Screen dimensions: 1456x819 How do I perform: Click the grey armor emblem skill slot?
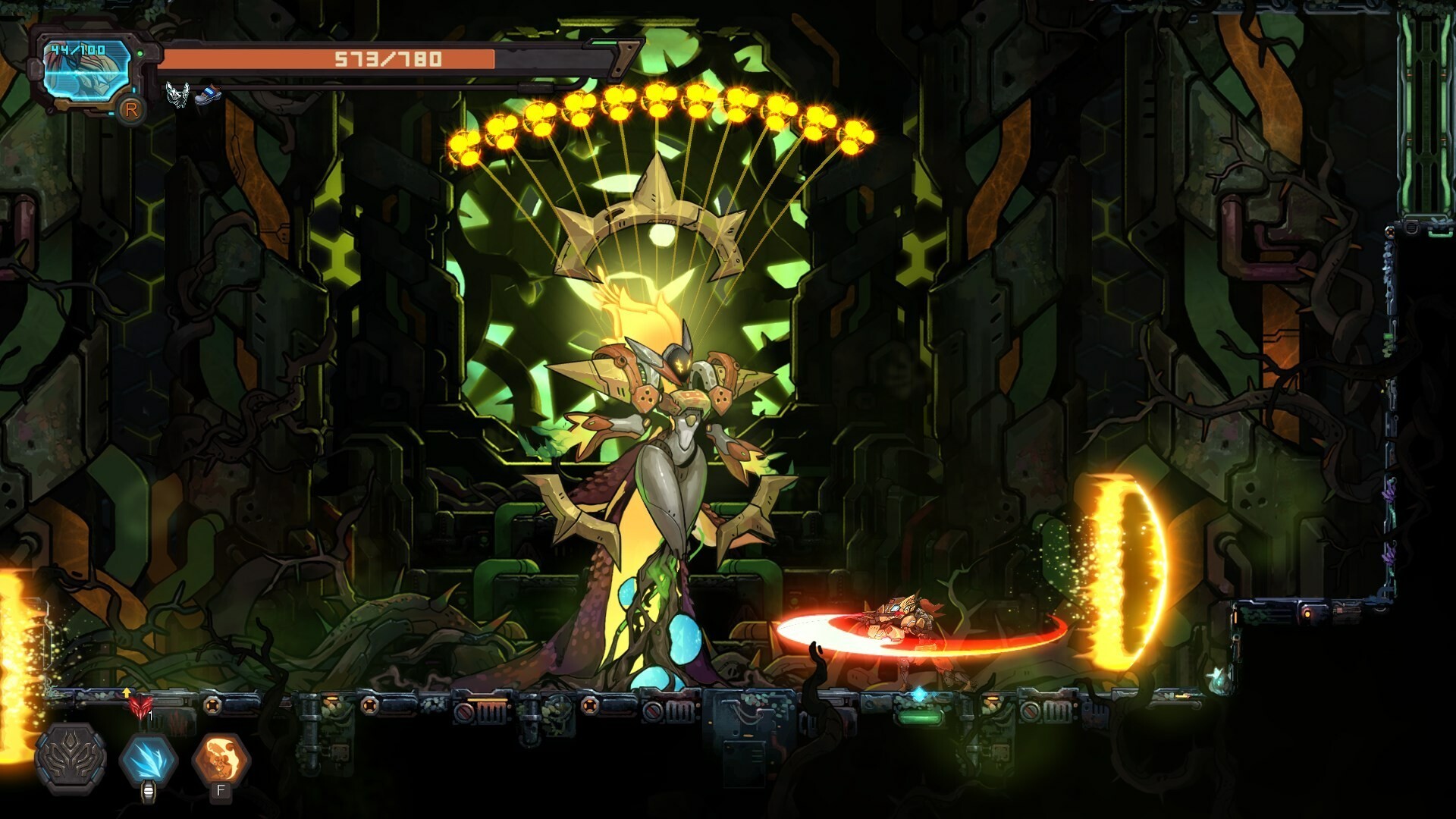pos(71,759)
